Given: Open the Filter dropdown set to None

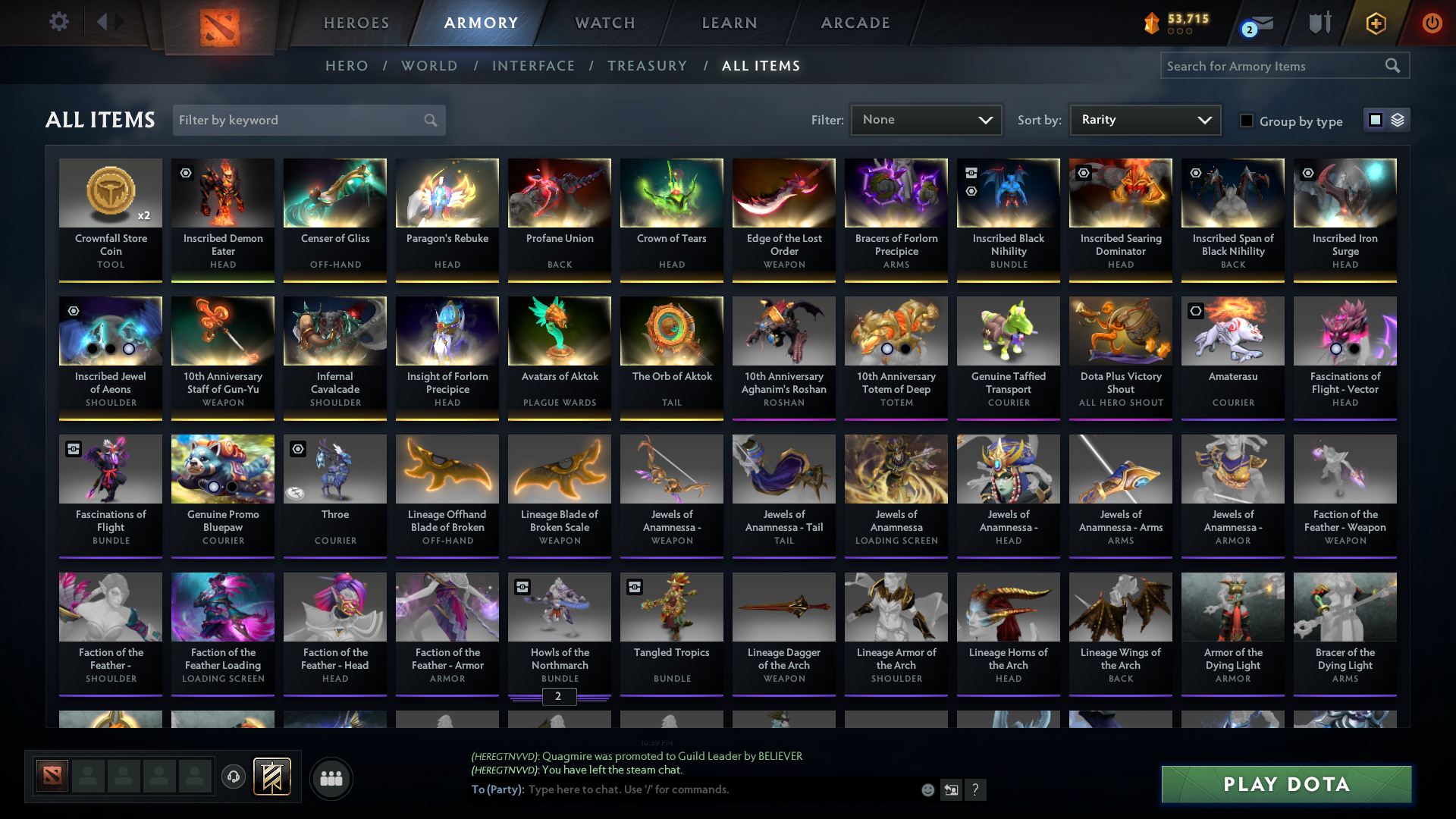Looking at the screenshot, I should [x=925, y=119].
